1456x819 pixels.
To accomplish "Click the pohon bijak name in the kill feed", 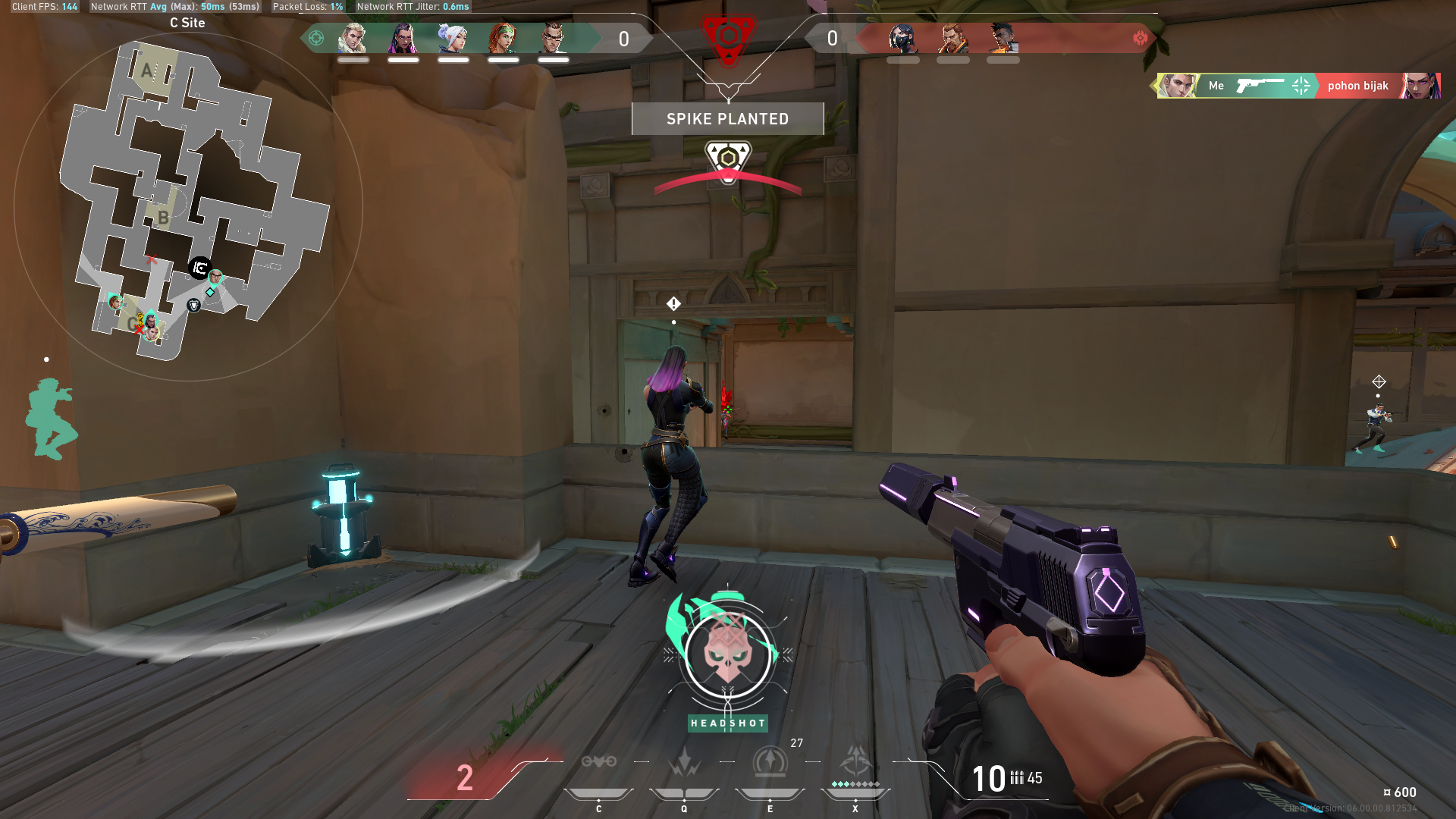I will 1357,86.
